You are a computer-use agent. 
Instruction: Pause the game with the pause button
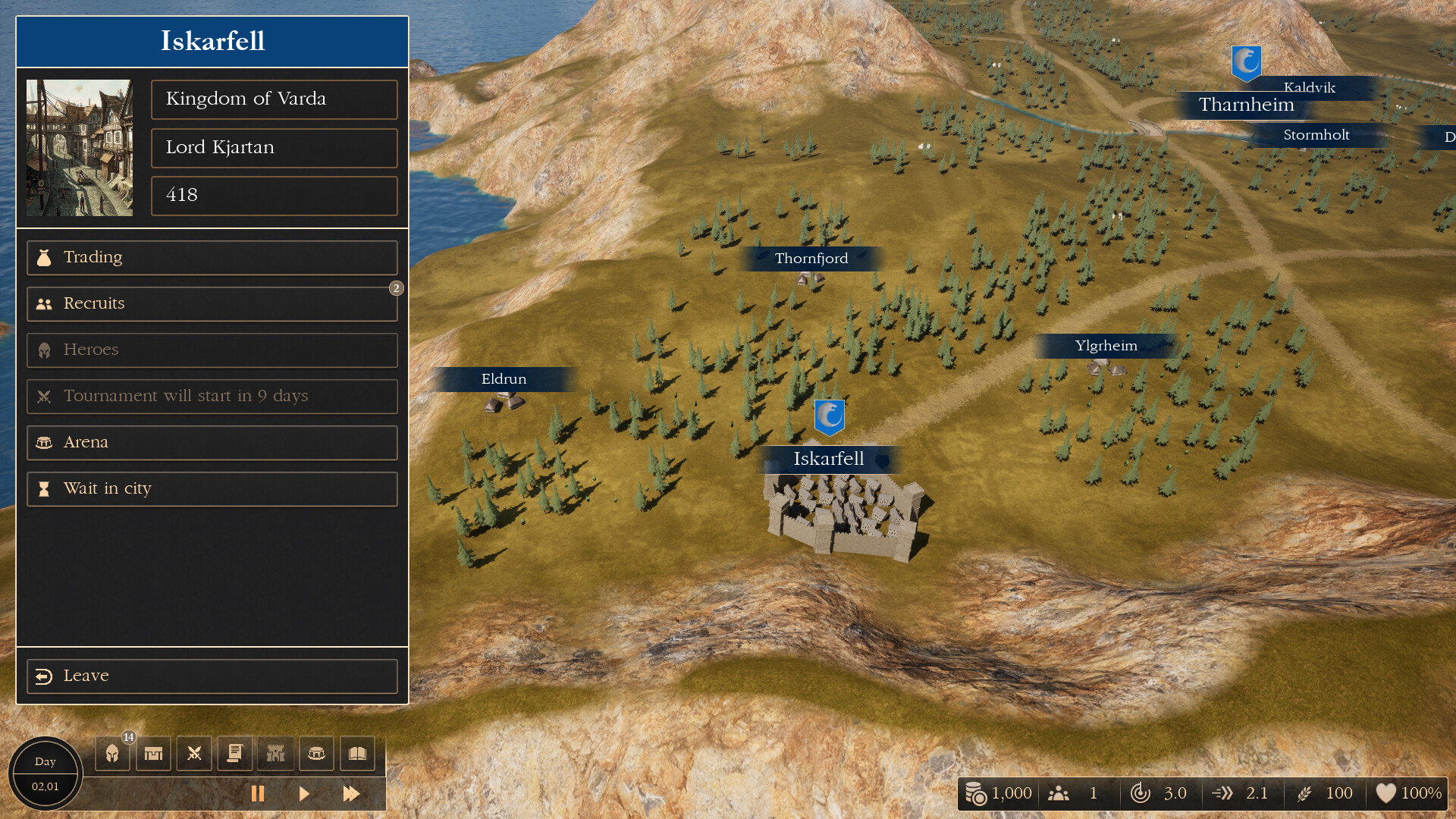click(x=258, y=794)
